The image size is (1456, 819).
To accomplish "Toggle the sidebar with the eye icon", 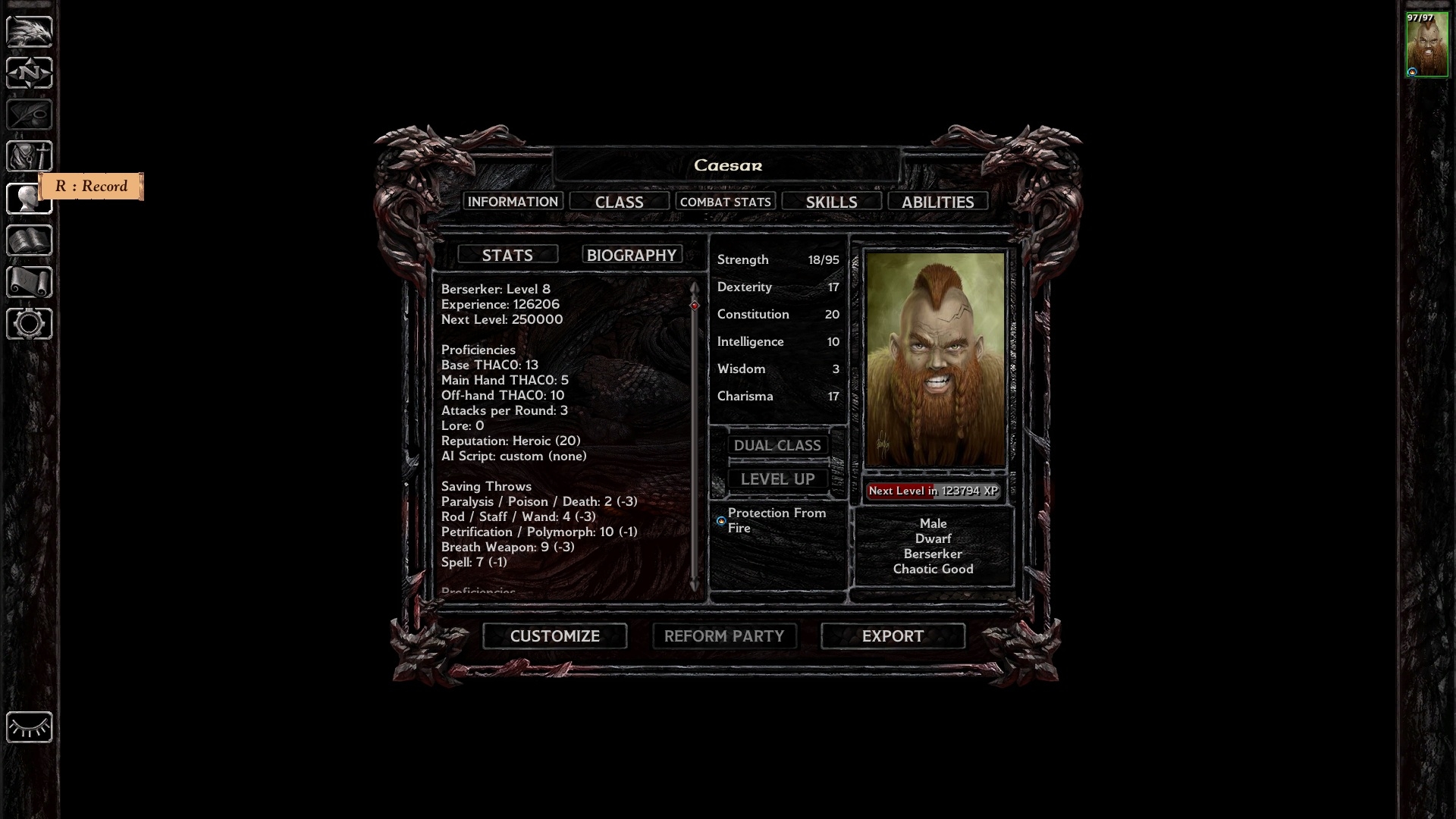I will tap(29, 726).
